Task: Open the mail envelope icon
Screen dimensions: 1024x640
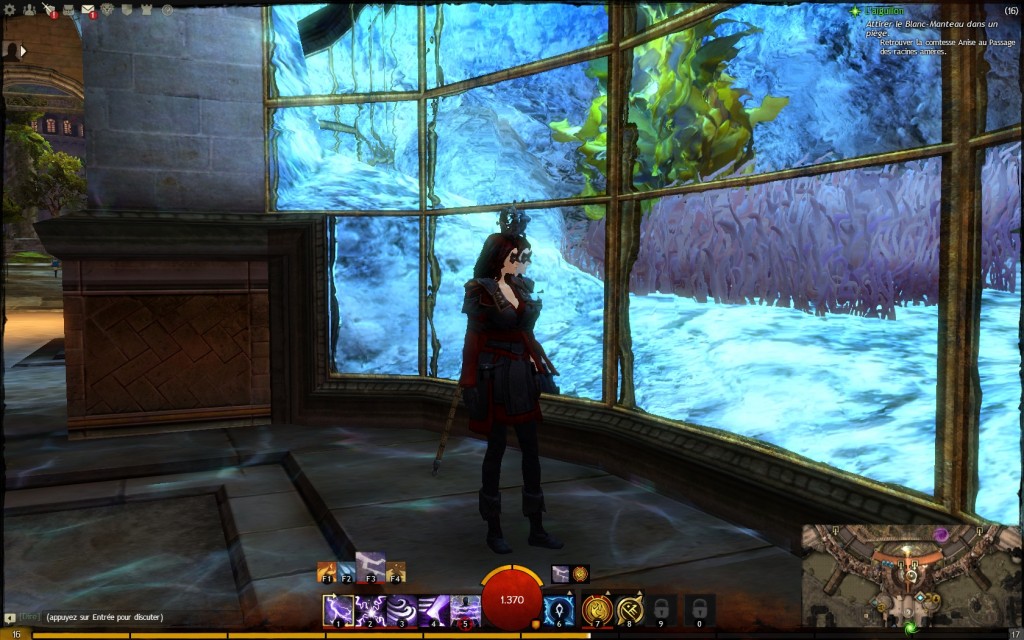Action: tap(88, 10)
